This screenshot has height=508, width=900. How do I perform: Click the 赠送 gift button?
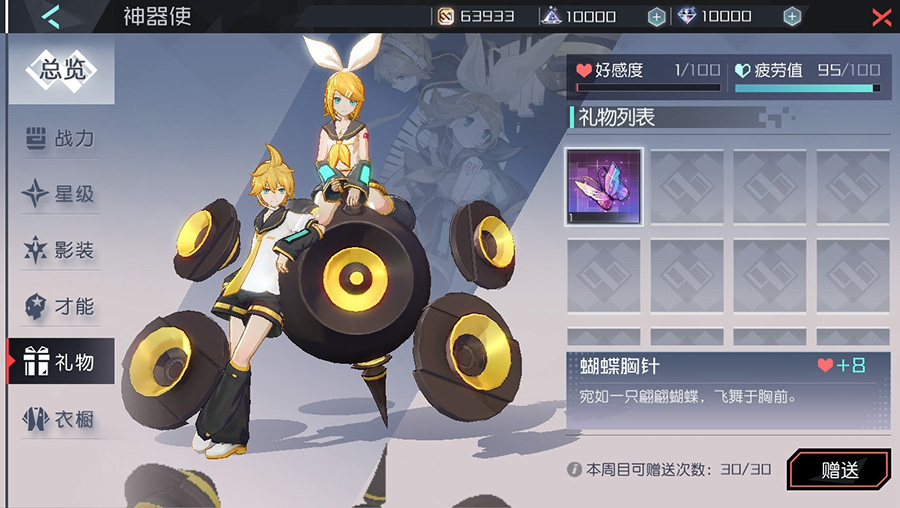point(838,470)
